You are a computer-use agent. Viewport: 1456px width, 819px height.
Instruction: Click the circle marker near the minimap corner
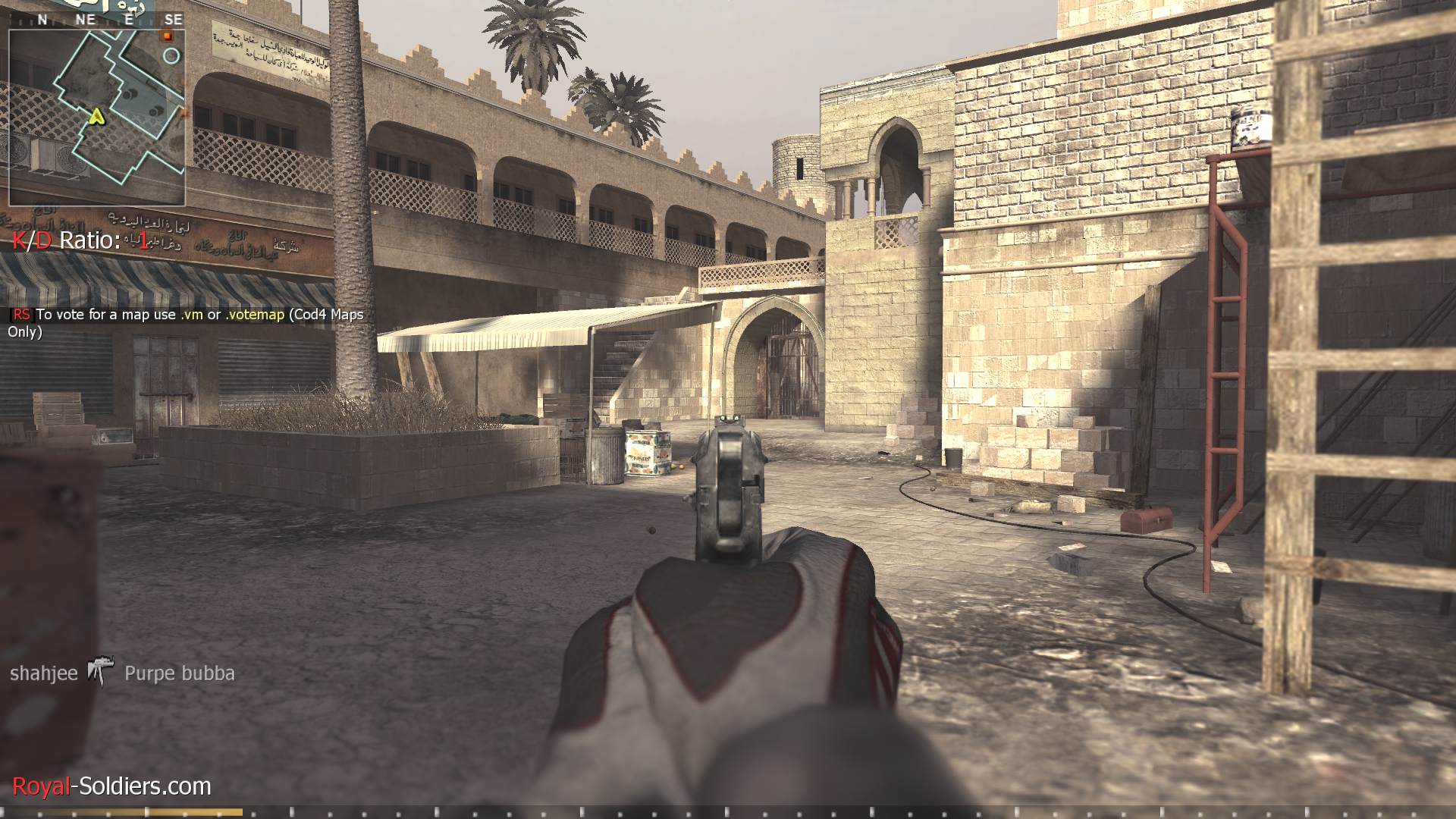[171, 55]
